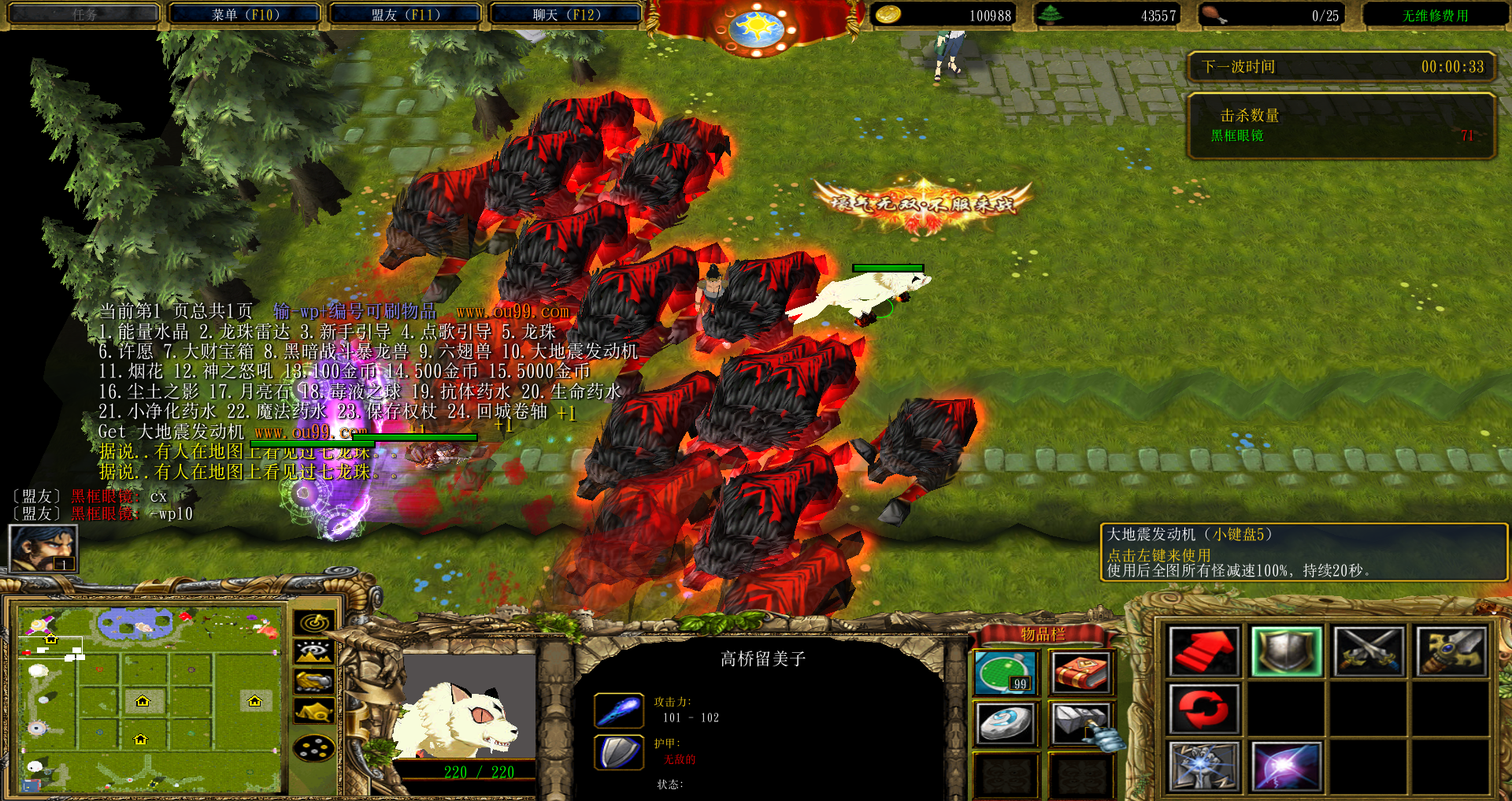
Task: Use the red book inventory item
Action: click(1080, 673)
